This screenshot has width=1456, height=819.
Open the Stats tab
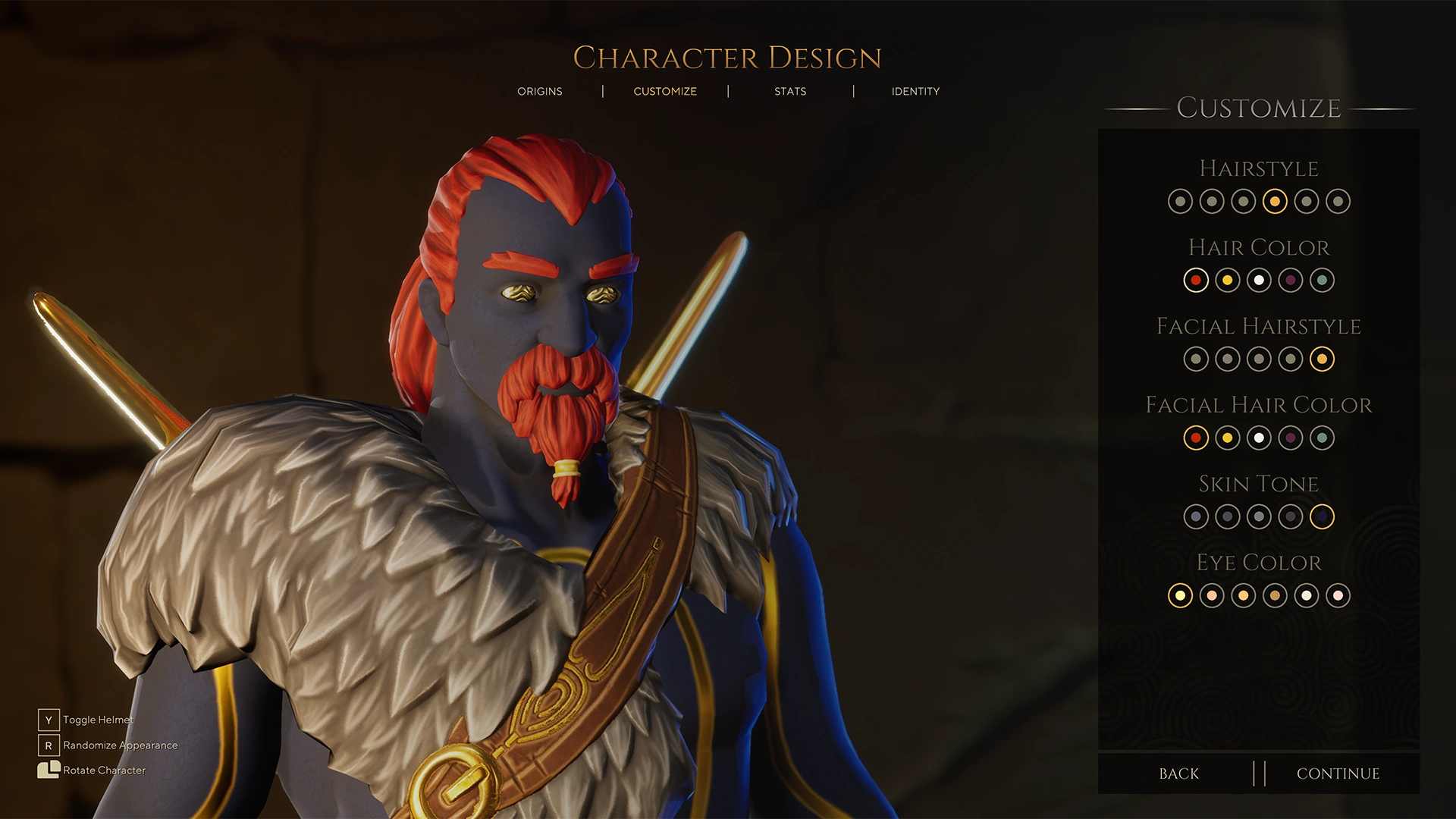coord(790,91)
